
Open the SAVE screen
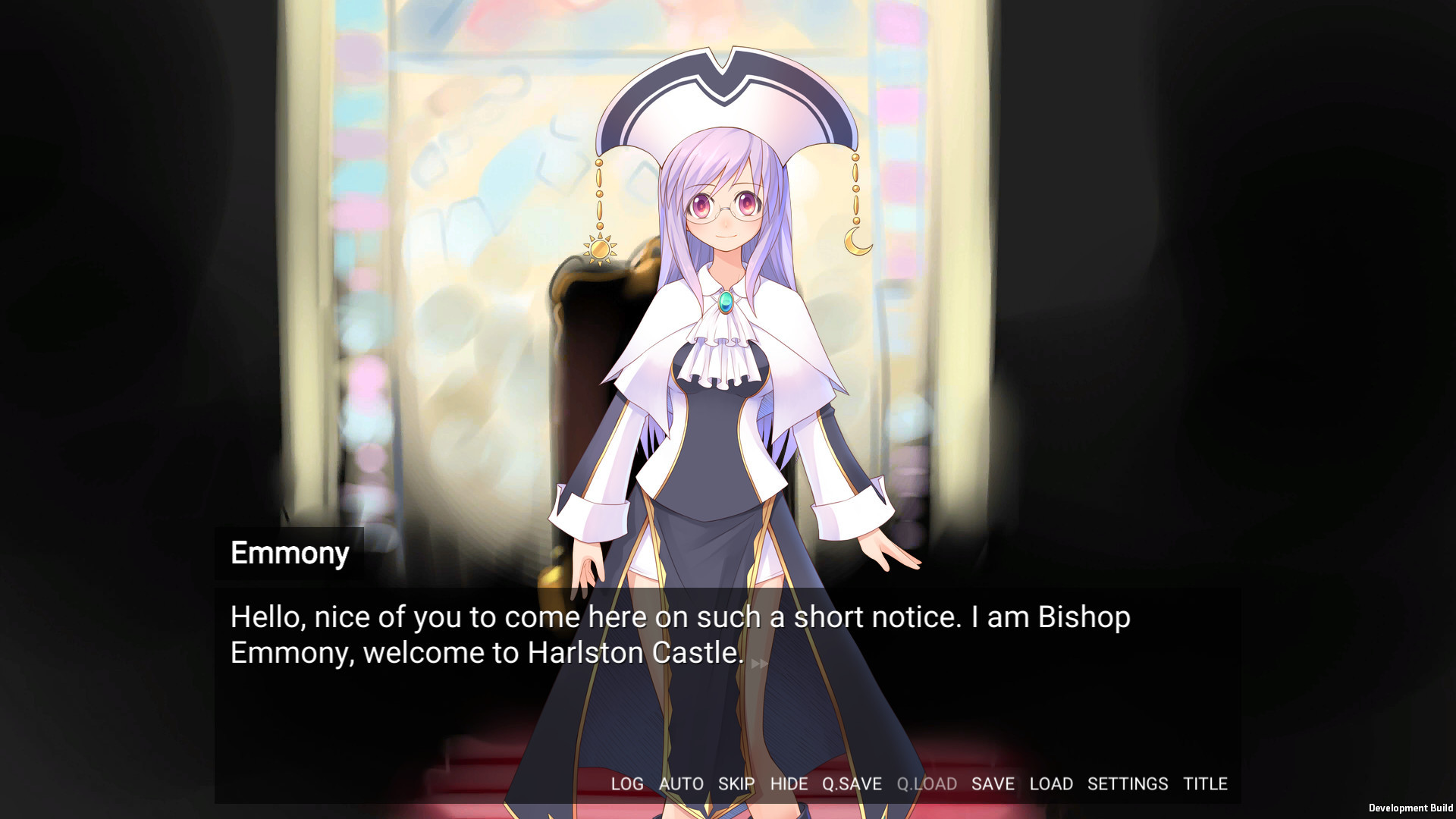(x=993, y=784)
